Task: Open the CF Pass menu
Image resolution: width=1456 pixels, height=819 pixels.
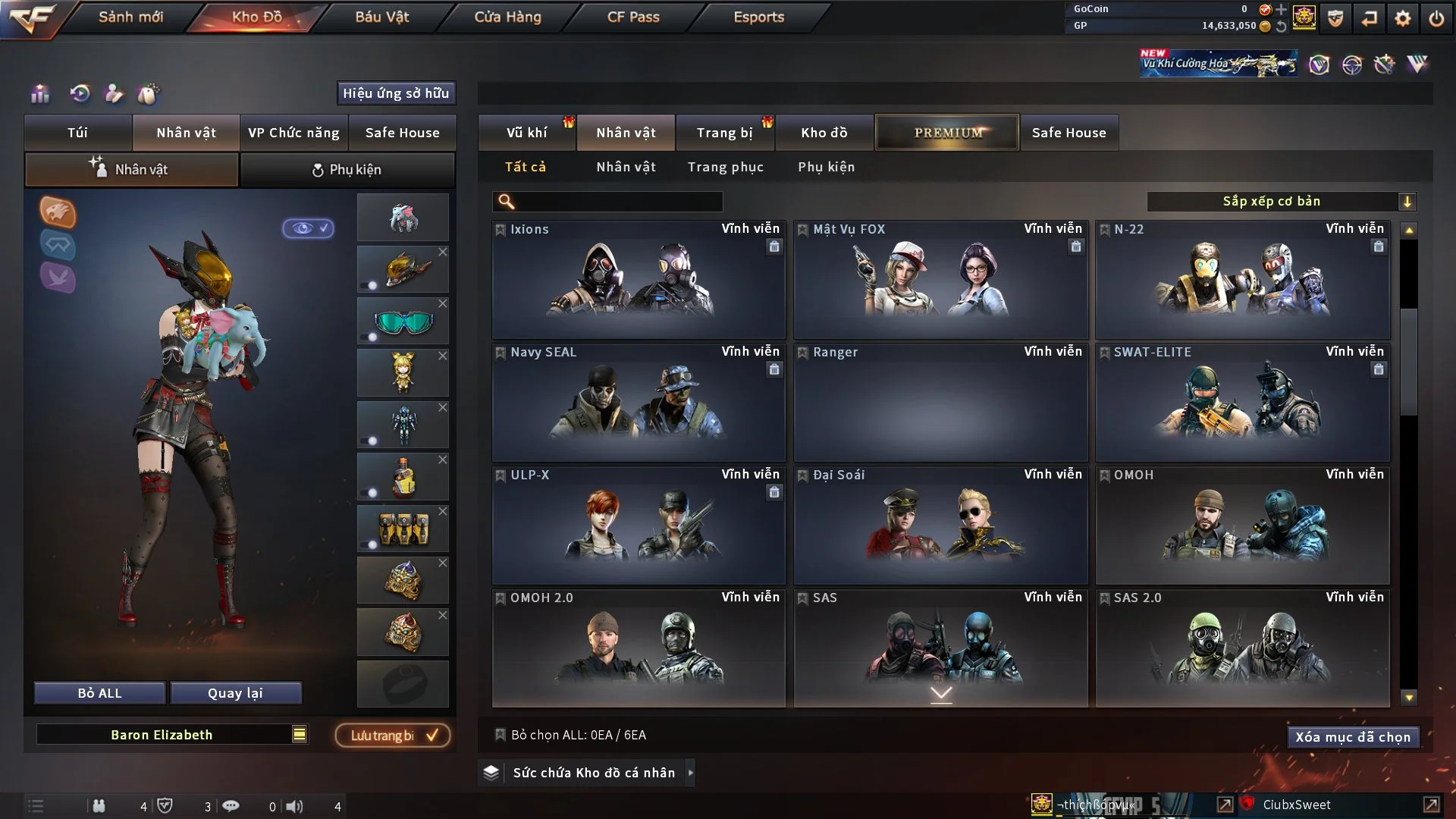Action: [633, 17]
